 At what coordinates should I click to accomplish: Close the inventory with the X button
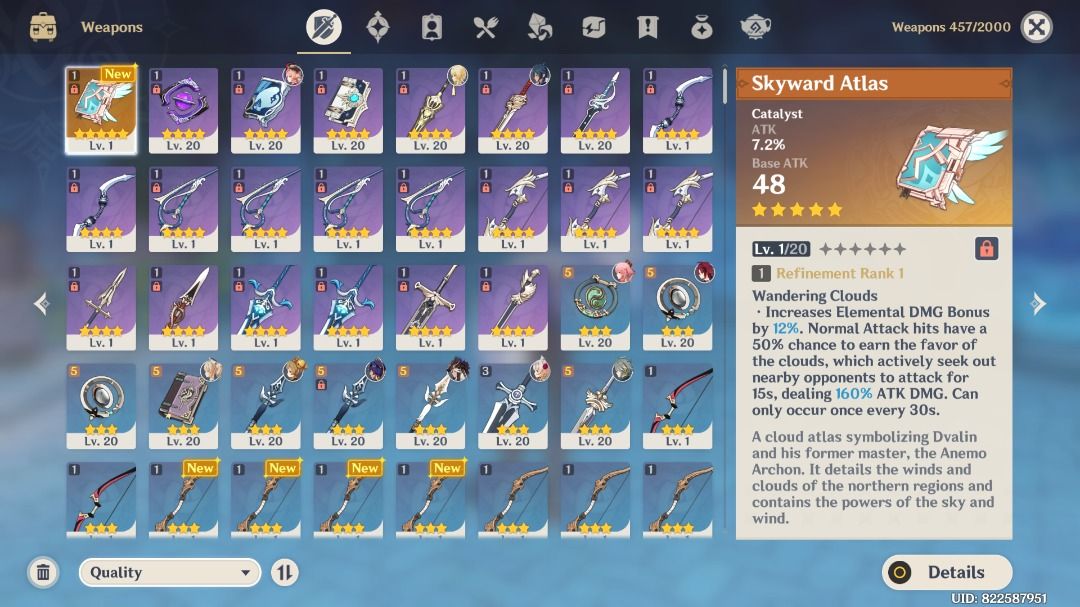1036,27
